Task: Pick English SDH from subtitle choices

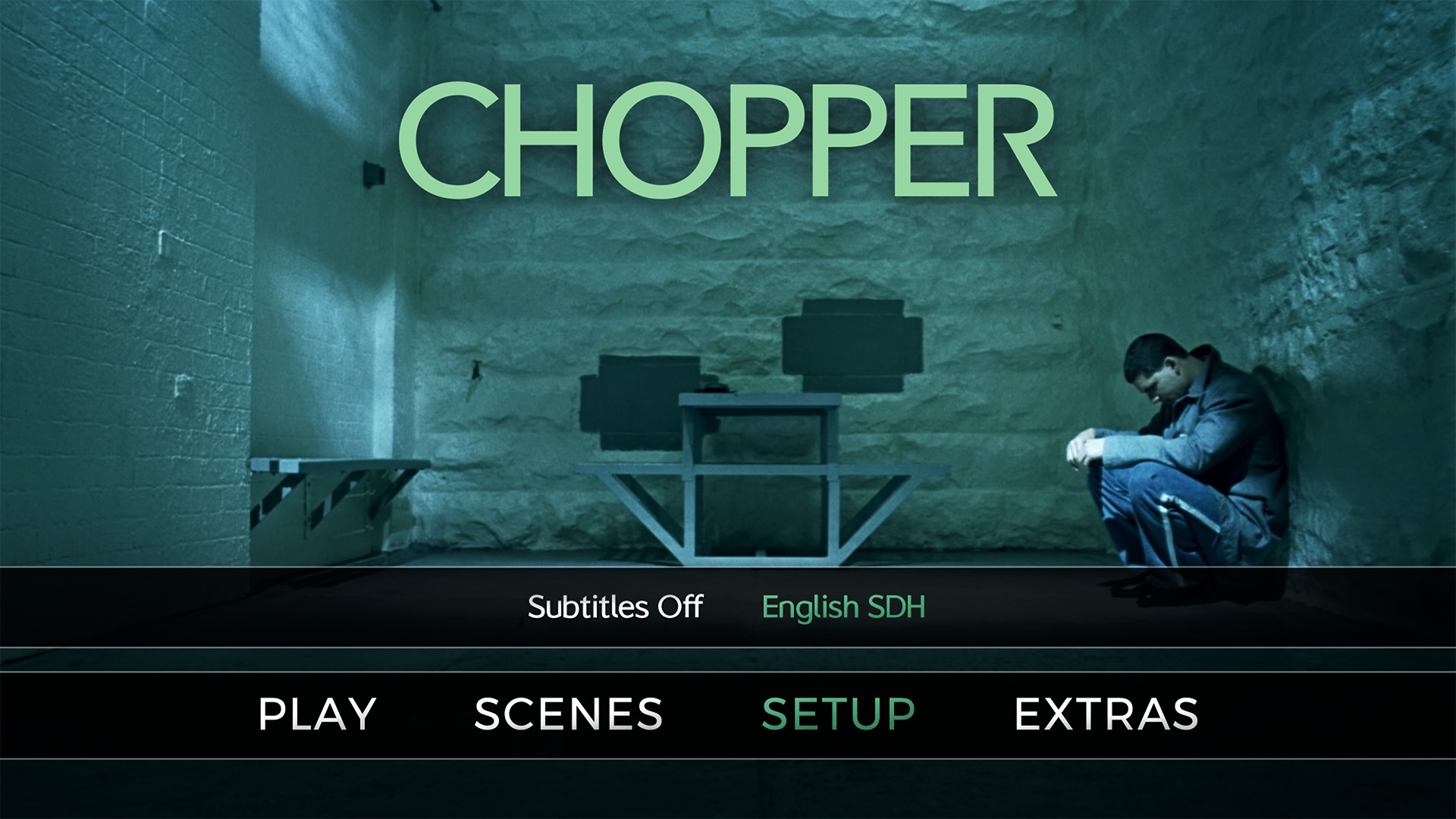Action: pos(844,607)
